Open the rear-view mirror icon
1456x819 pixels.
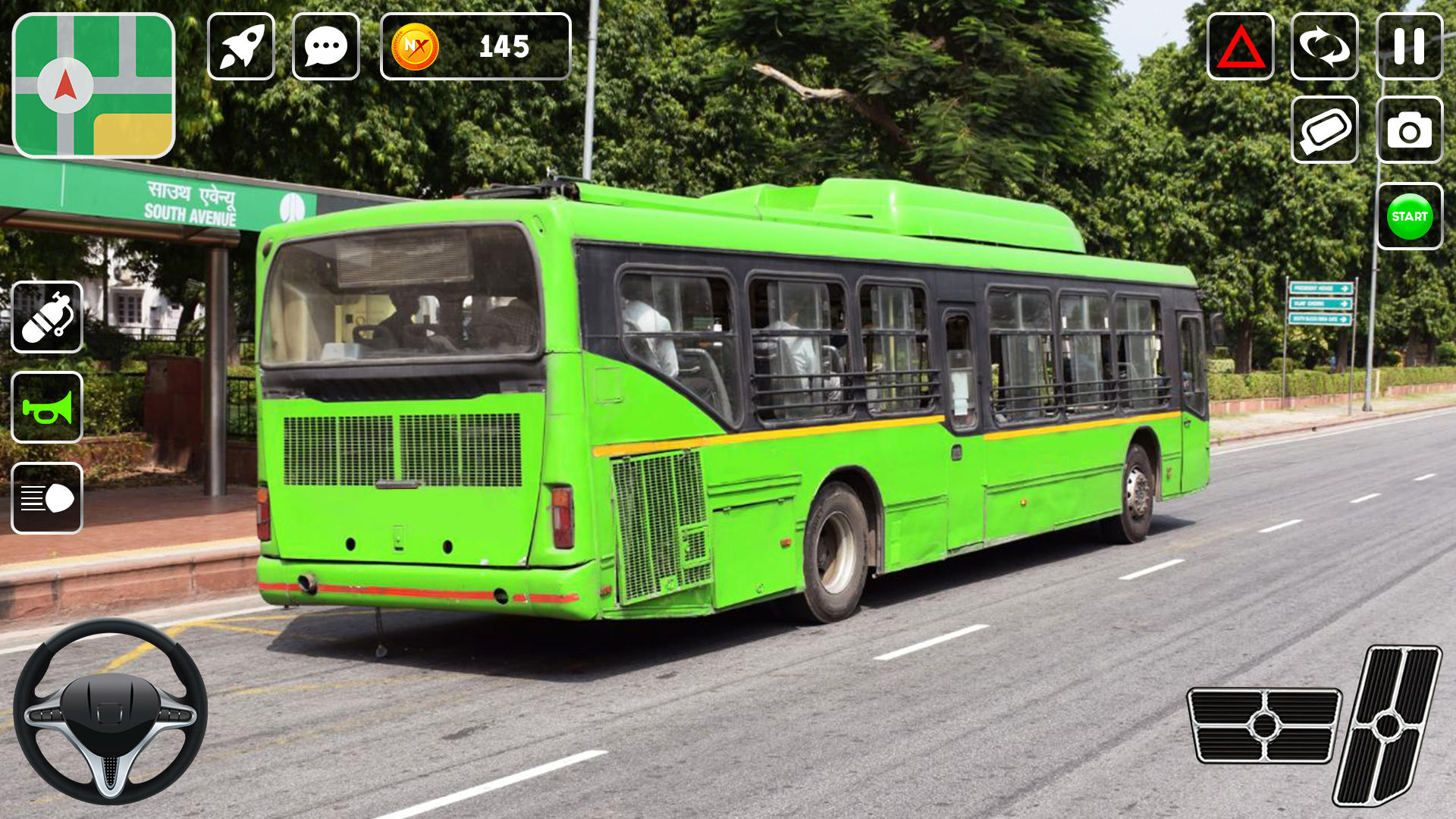point(1325,129)
